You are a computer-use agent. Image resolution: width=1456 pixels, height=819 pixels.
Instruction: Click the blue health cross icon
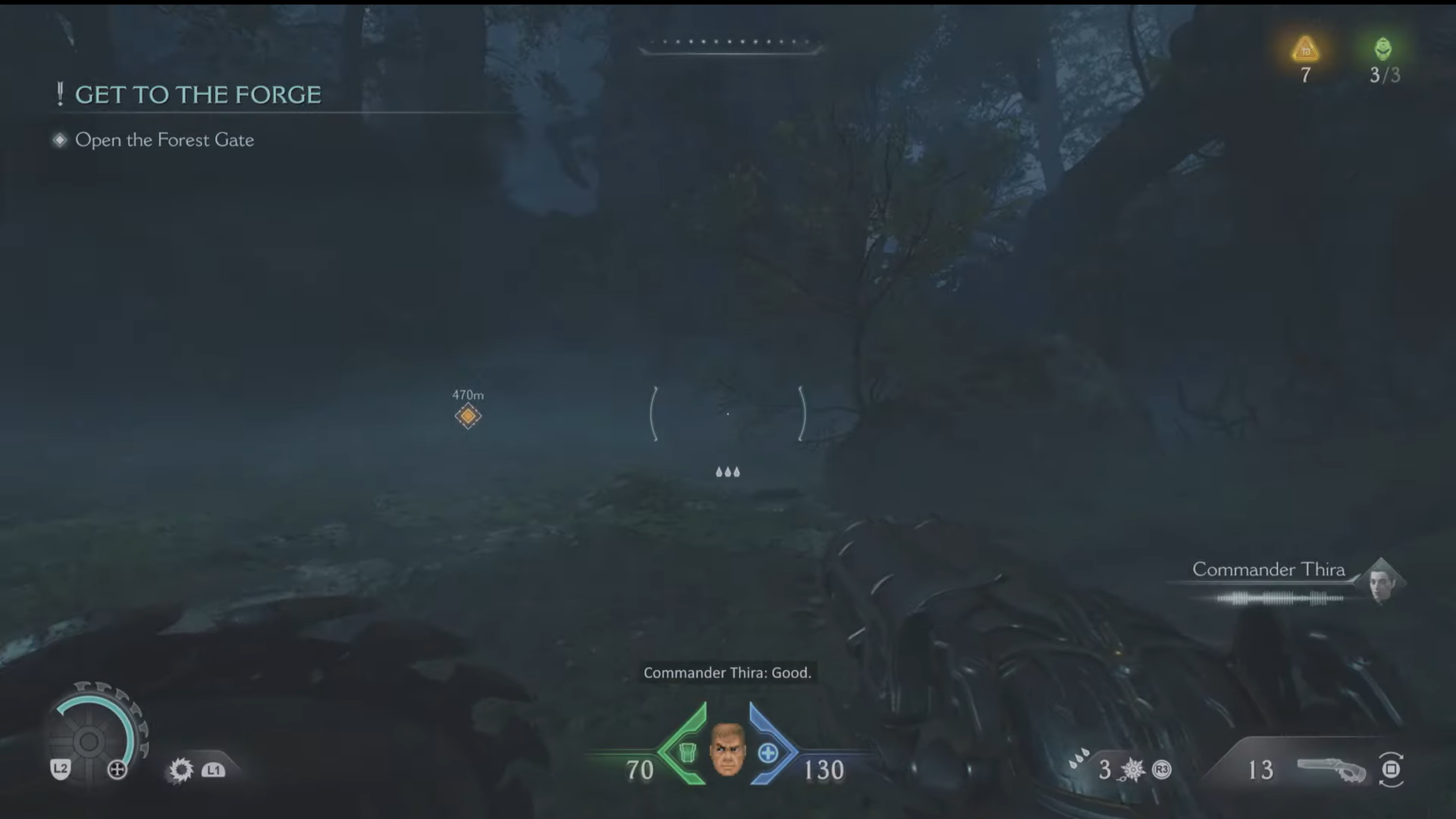pos(770,751)
